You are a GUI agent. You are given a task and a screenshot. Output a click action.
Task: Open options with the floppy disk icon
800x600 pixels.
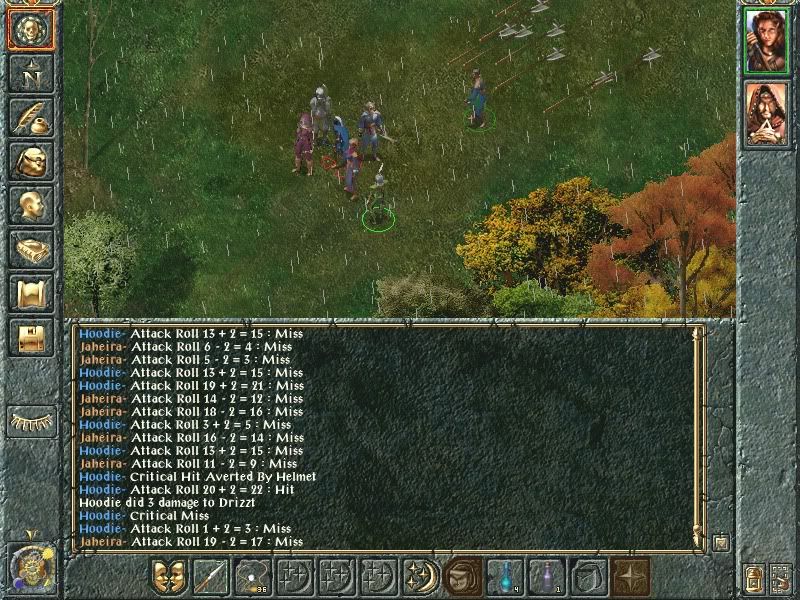click(x=31, y=337)
